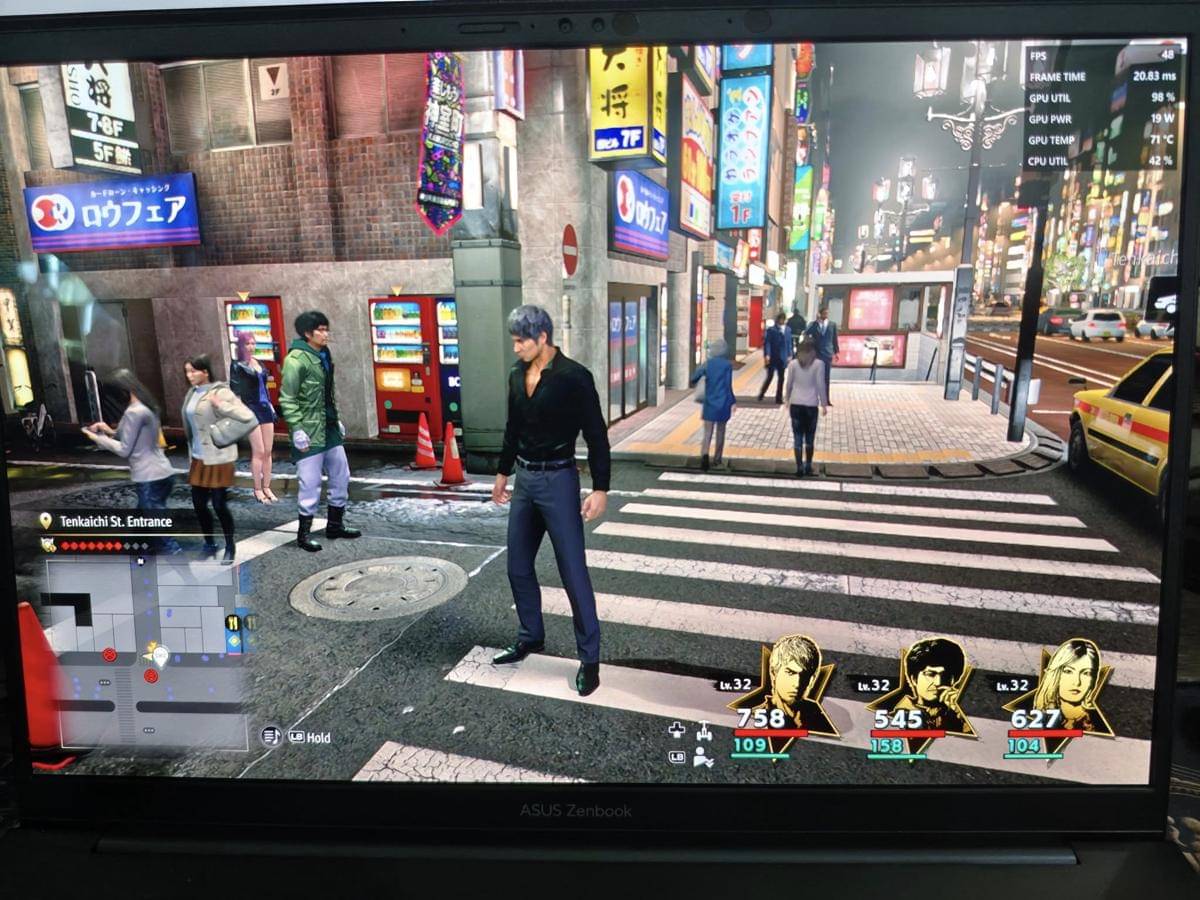Click the cat-and-coins icon beside red diamonds
This screenshot has height=900, width=1200.
point(47,545)
